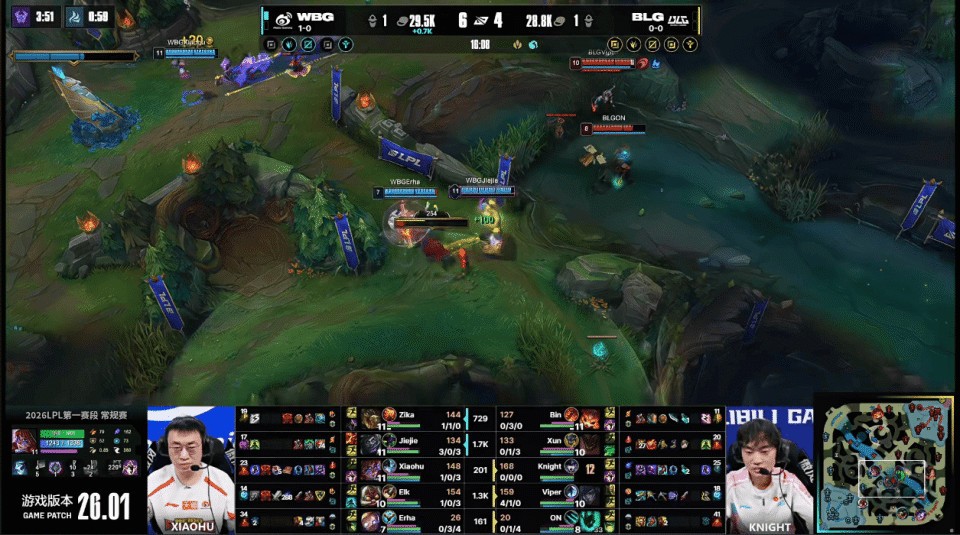This screenshot has width=960, height=535.
Task: Select Jiejie's champion portrait
Action: coord(371,442)
